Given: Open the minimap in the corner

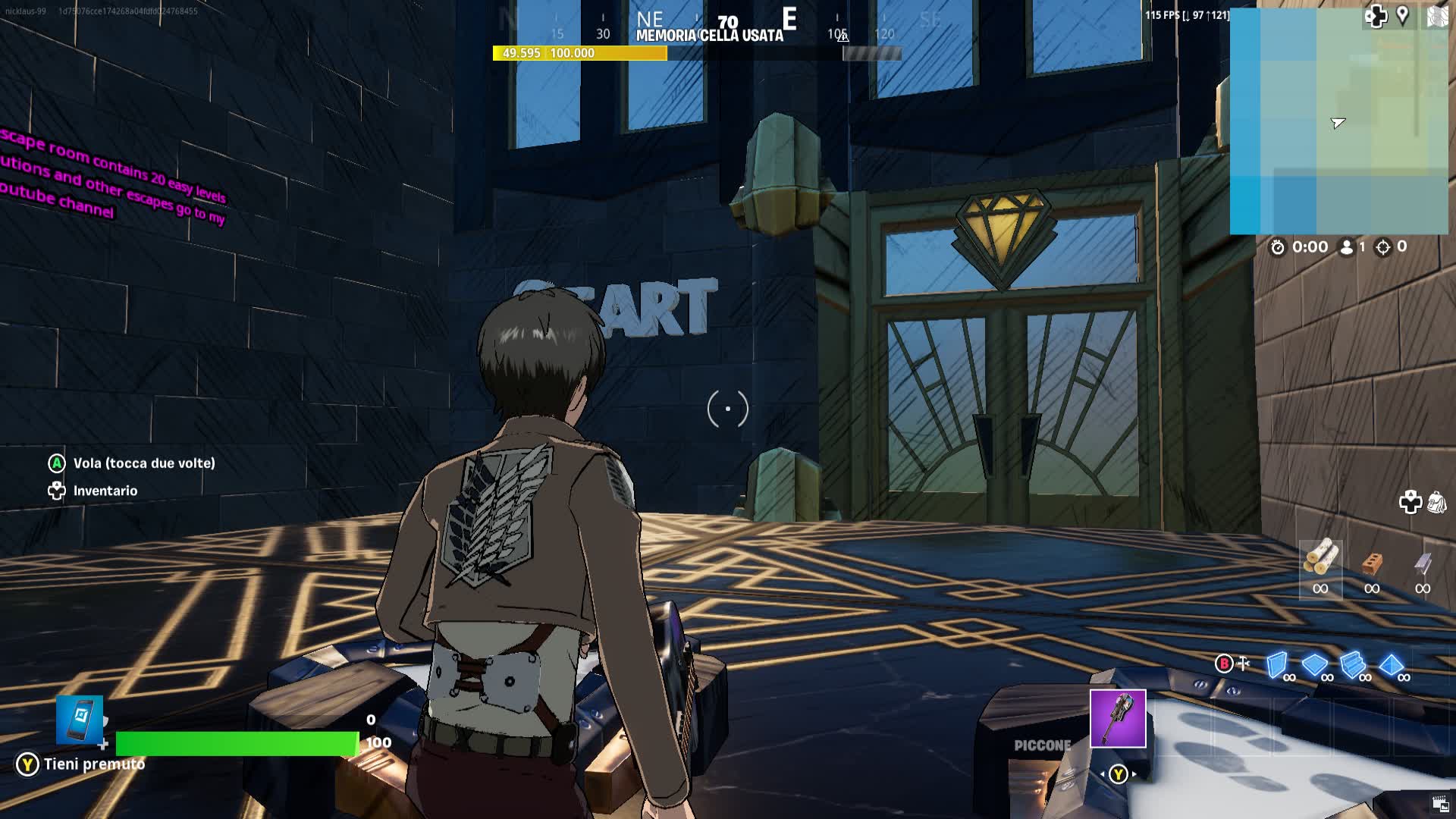Looking at the screenshot, I should coord(1338,121).
